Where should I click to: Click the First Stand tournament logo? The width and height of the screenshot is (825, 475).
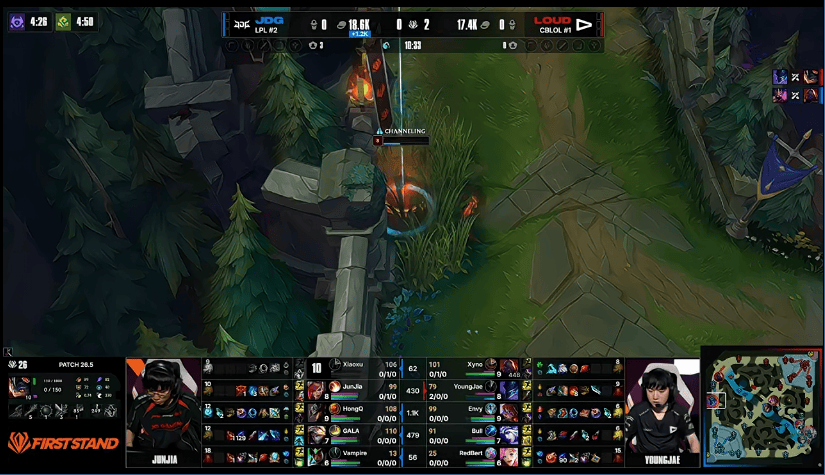tap(63, 442)
